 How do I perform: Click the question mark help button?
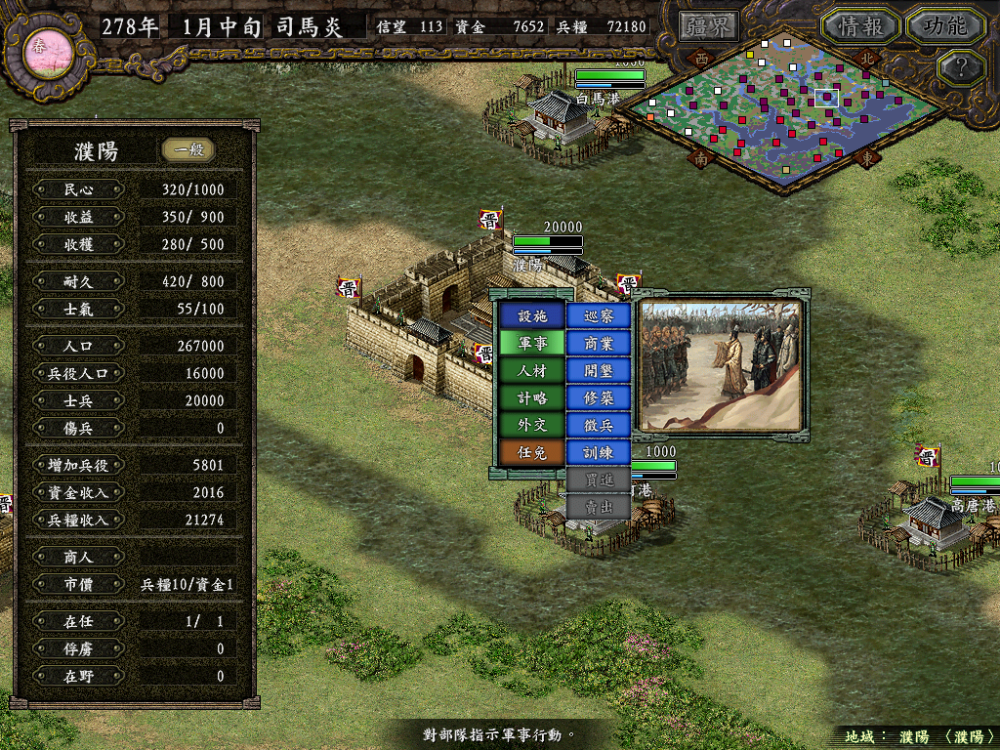point(961,68)
